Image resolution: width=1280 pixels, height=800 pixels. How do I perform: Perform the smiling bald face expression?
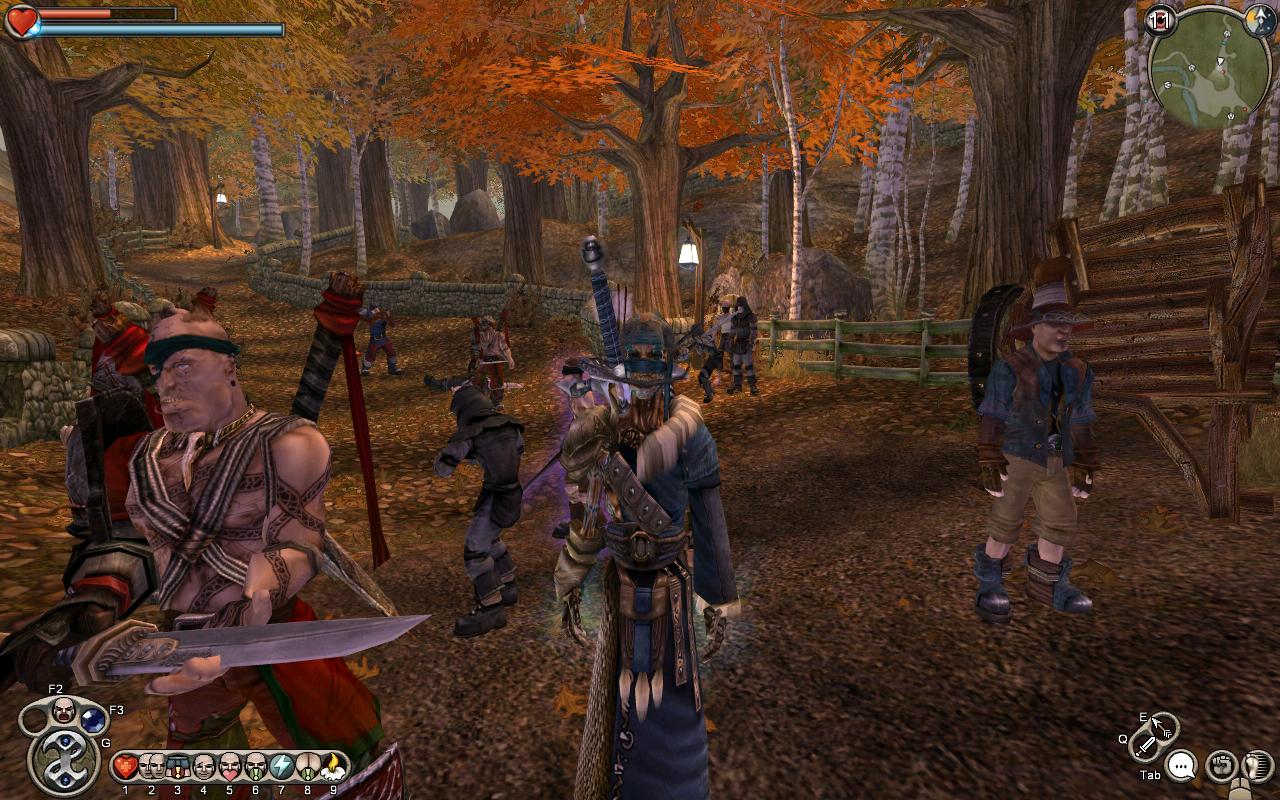coord(203,767)
